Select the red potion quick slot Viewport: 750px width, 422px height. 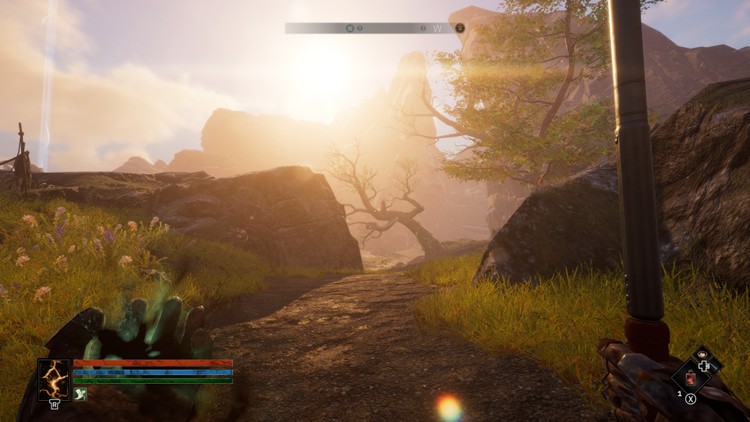(x=690, y=377)
